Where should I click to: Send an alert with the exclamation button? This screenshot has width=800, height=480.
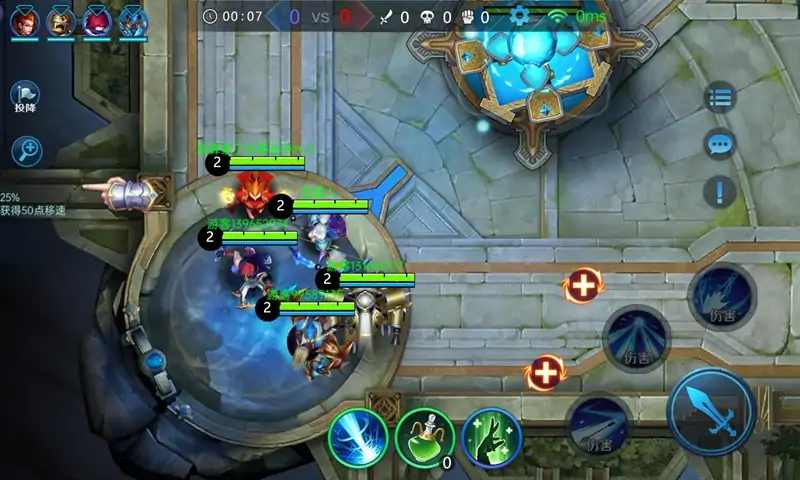click(x=719, y=191)
